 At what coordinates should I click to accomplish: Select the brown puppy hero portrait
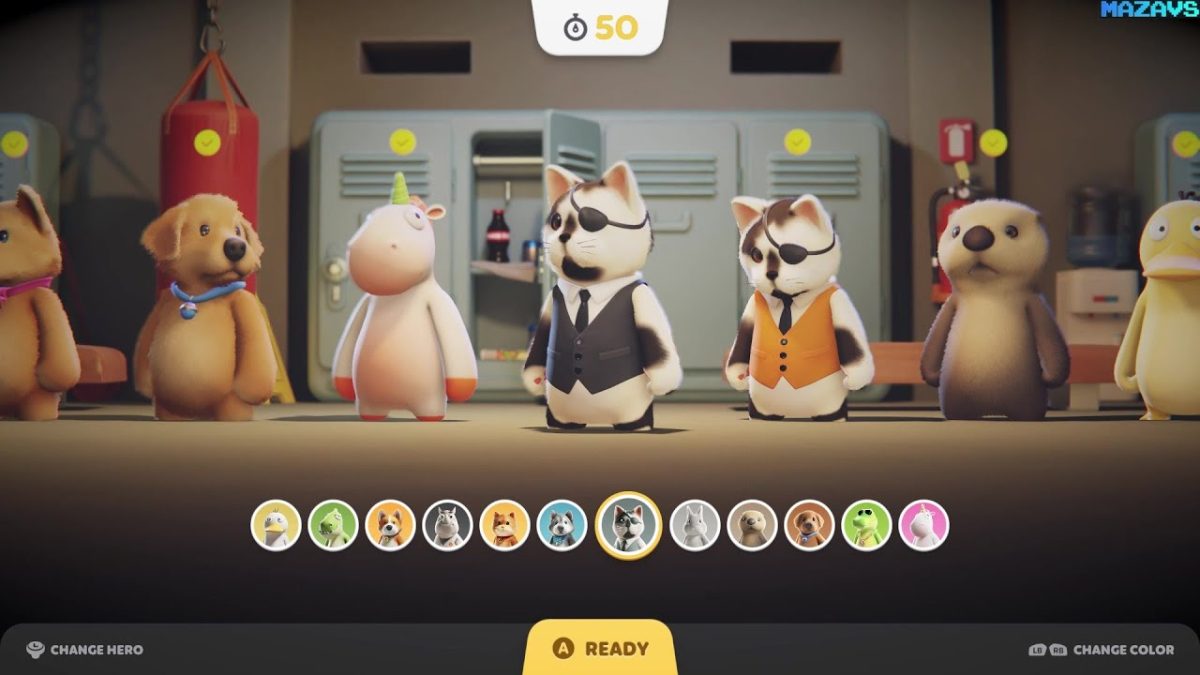(809, 525)
